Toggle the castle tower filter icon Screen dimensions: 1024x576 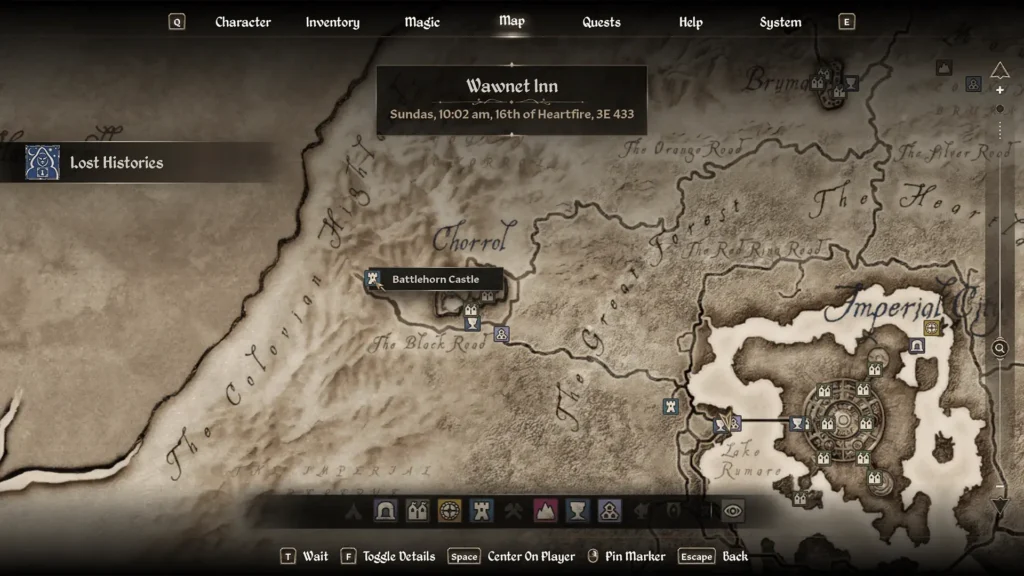[482, 511]
